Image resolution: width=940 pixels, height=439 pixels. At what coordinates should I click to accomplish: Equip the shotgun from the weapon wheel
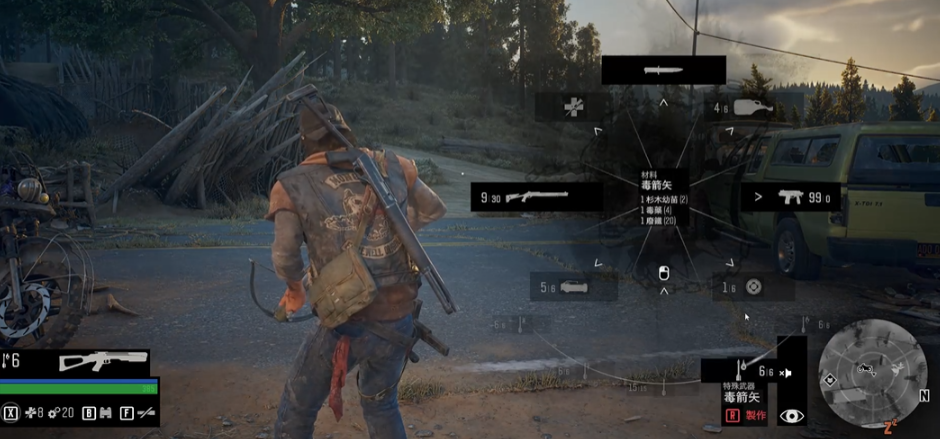536,197
